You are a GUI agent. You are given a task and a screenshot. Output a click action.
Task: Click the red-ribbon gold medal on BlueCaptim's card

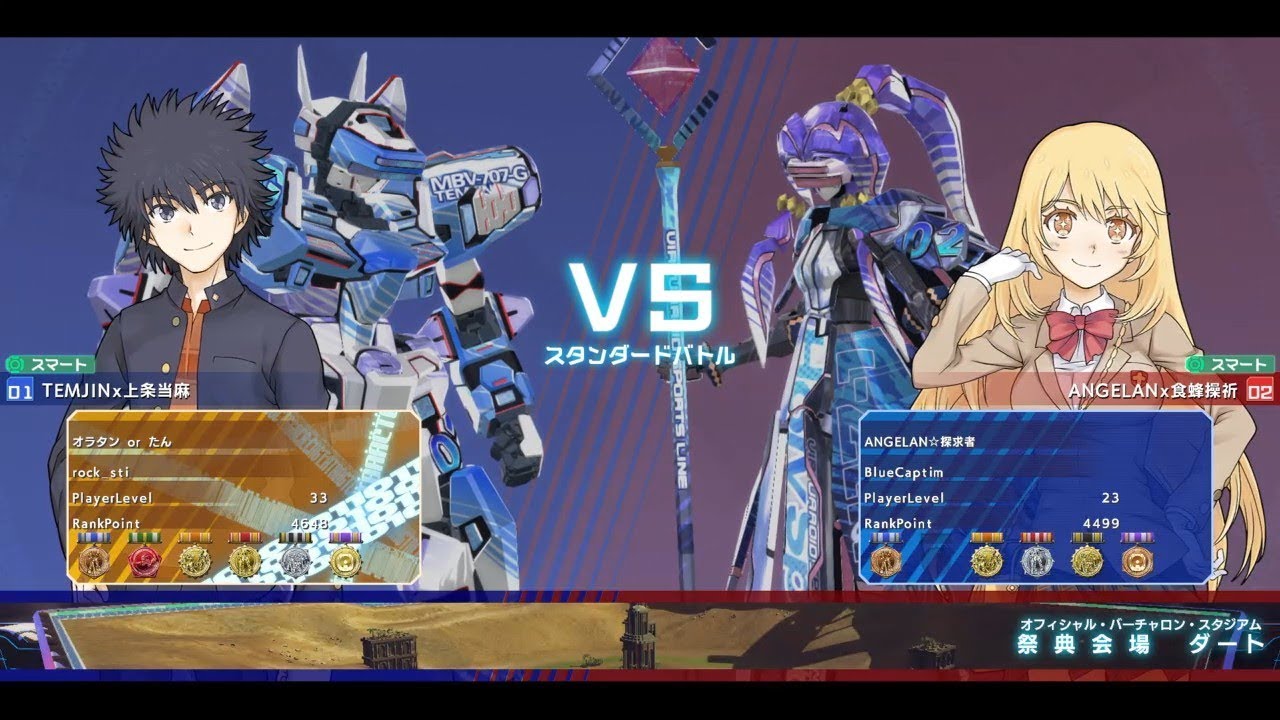987,560
